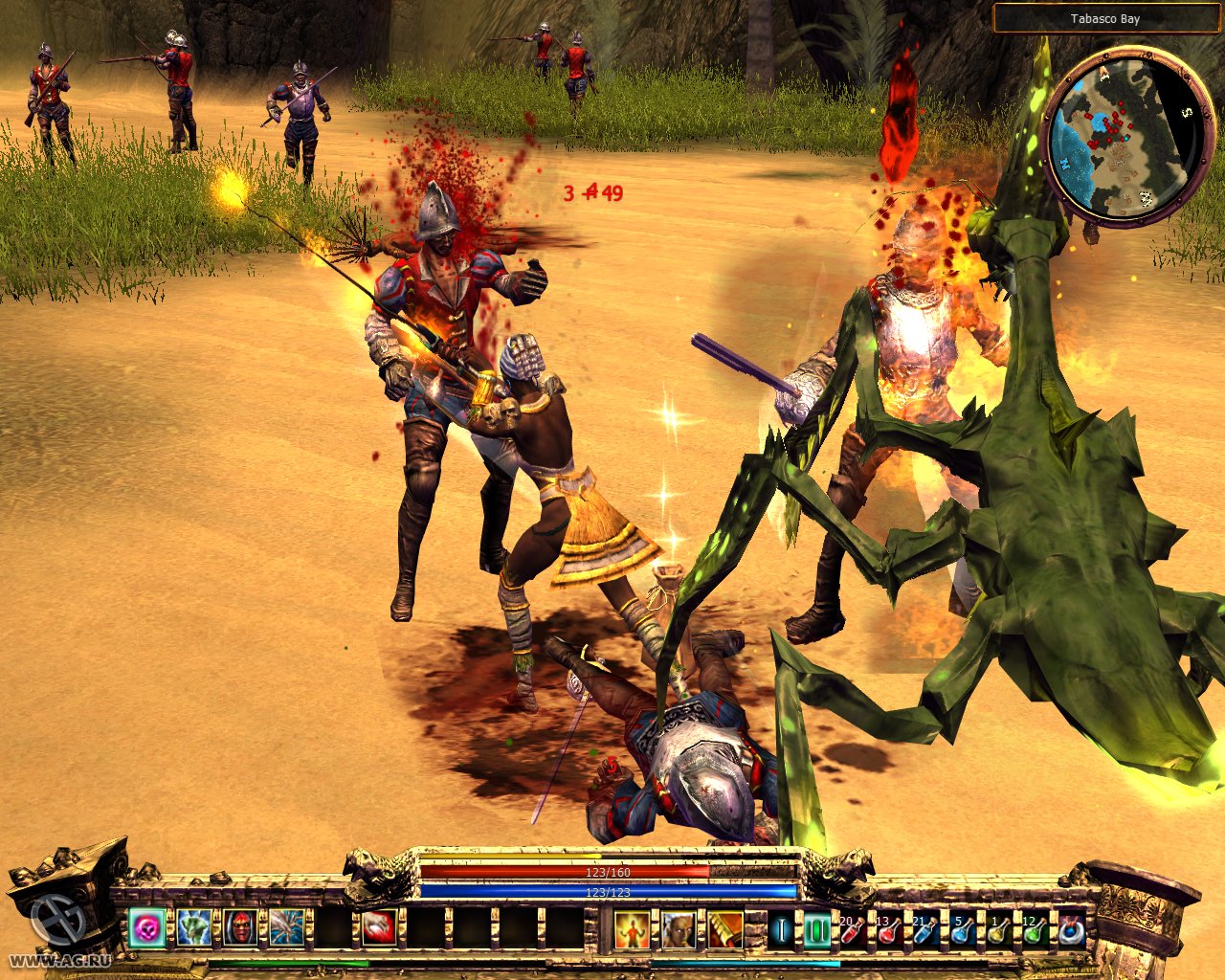Image resolution: width=1225 pixels, height=980 pixels.
Task: Select the golden blade attack icon
Action: pyautogui.click(x=725, y=929)
